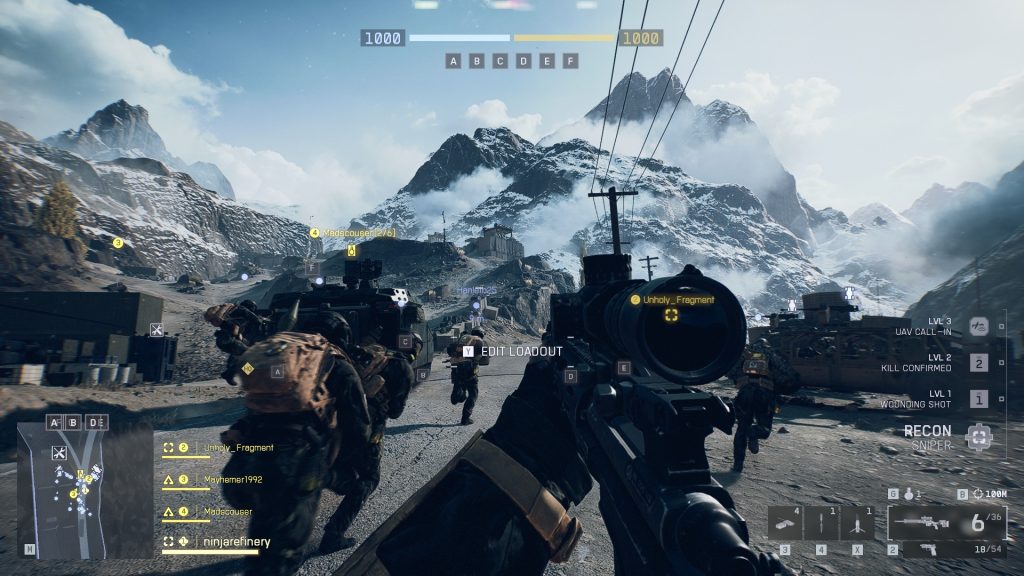The width and height of the screenshot is (1024, 576).
Task: Select the LVL 2 Kill Confirmed perk
Action: point(980,363)
